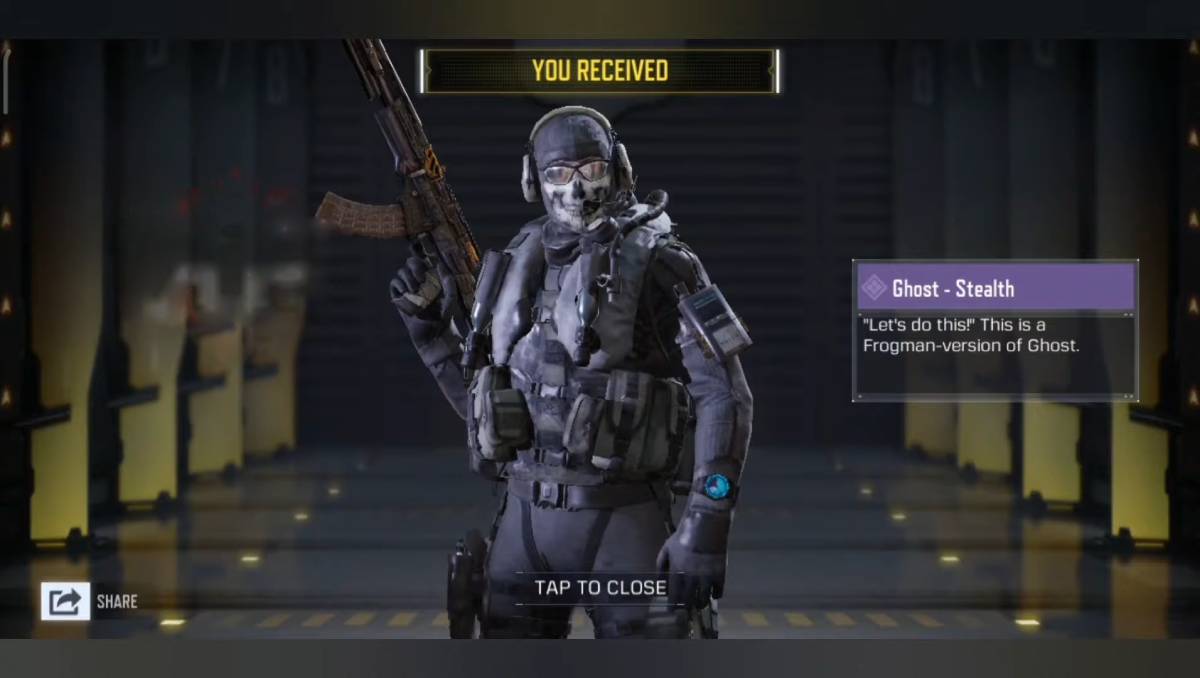Dismiss reward with Tap to Close
The width and height of the screenshot is (1200, 678).
tap(600, 588)
